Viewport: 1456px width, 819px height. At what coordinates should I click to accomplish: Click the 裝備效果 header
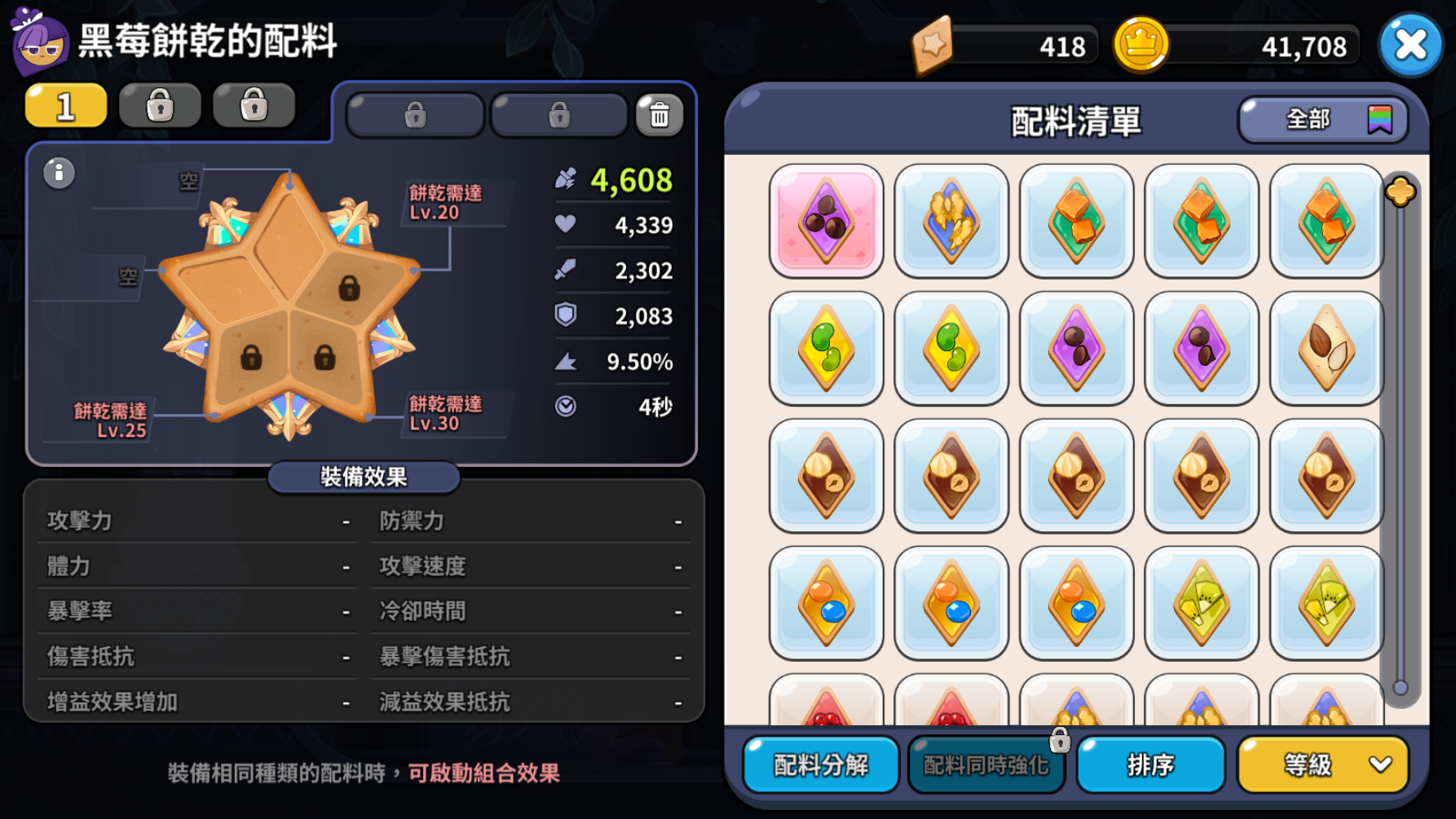364,477
